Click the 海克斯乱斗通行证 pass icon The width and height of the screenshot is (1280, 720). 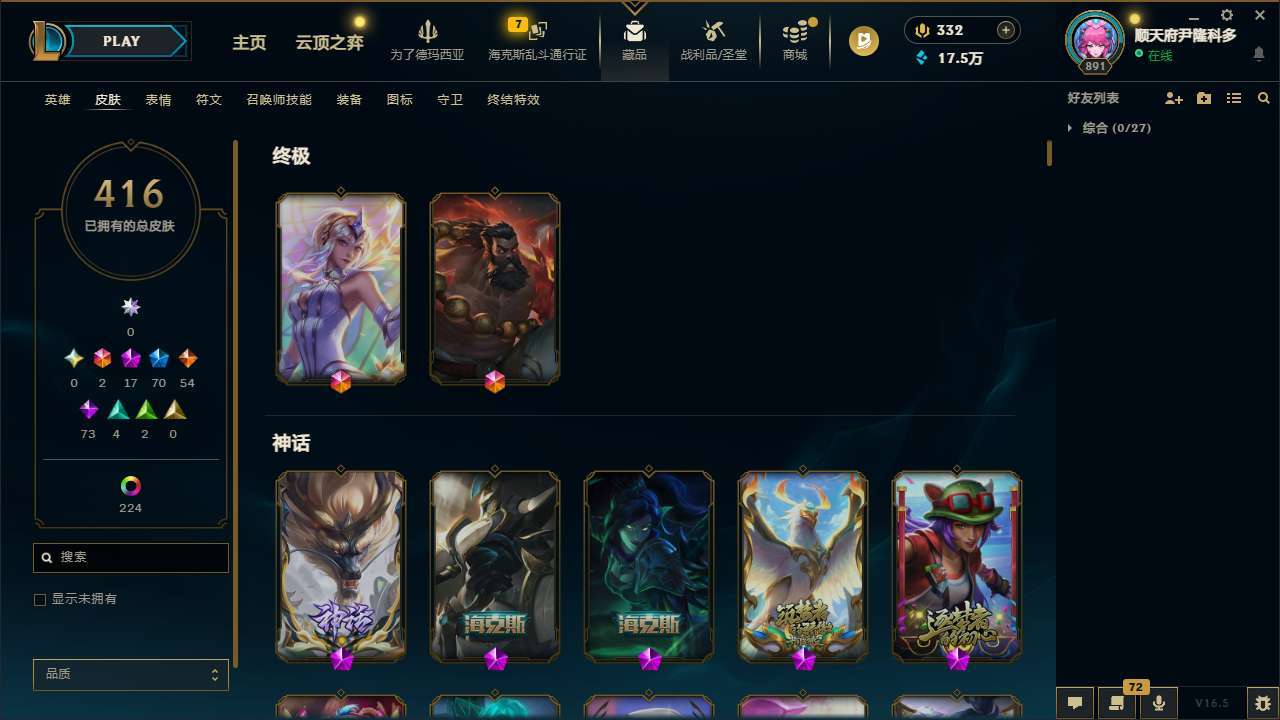(537, 40)
